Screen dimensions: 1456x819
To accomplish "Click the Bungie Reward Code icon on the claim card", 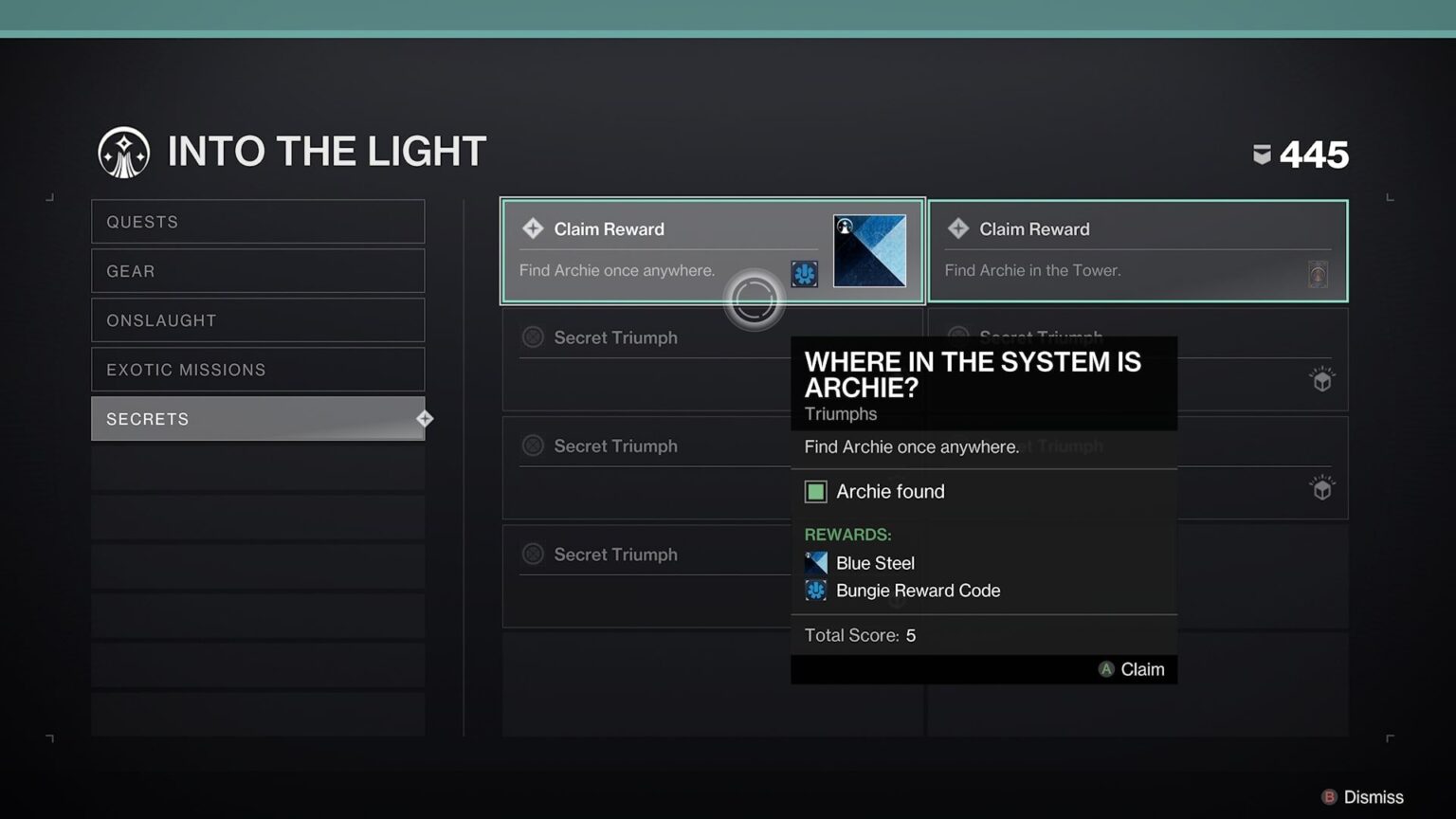I will click(805, 273).
